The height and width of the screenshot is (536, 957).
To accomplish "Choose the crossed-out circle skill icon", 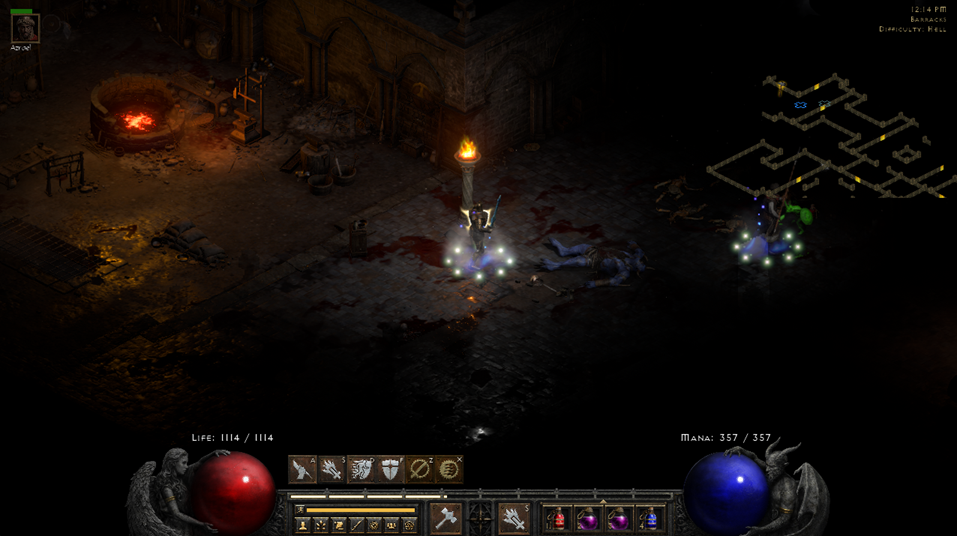I will coord(421,469).
